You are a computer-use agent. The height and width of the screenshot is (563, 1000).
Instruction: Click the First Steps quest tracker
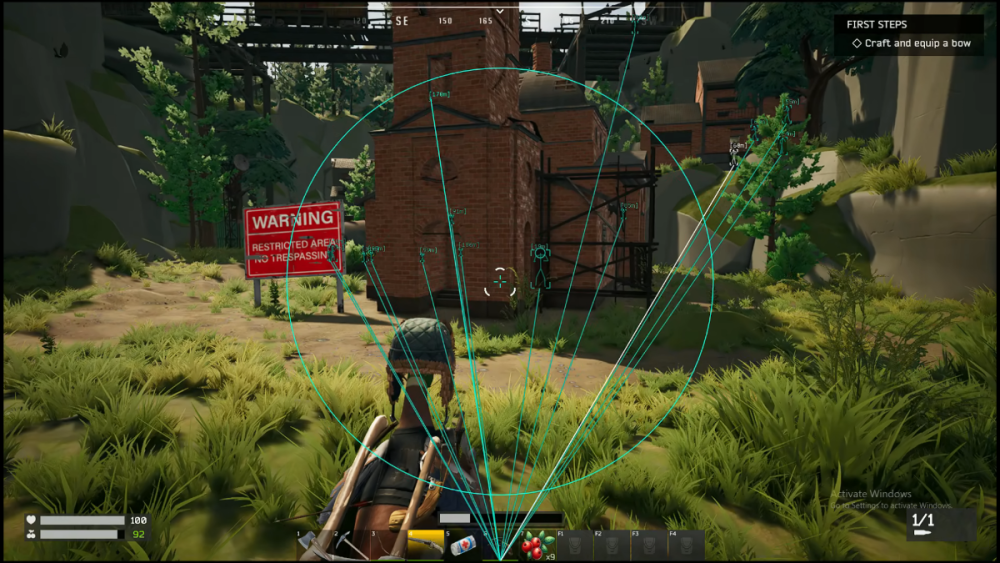(909, 34)
